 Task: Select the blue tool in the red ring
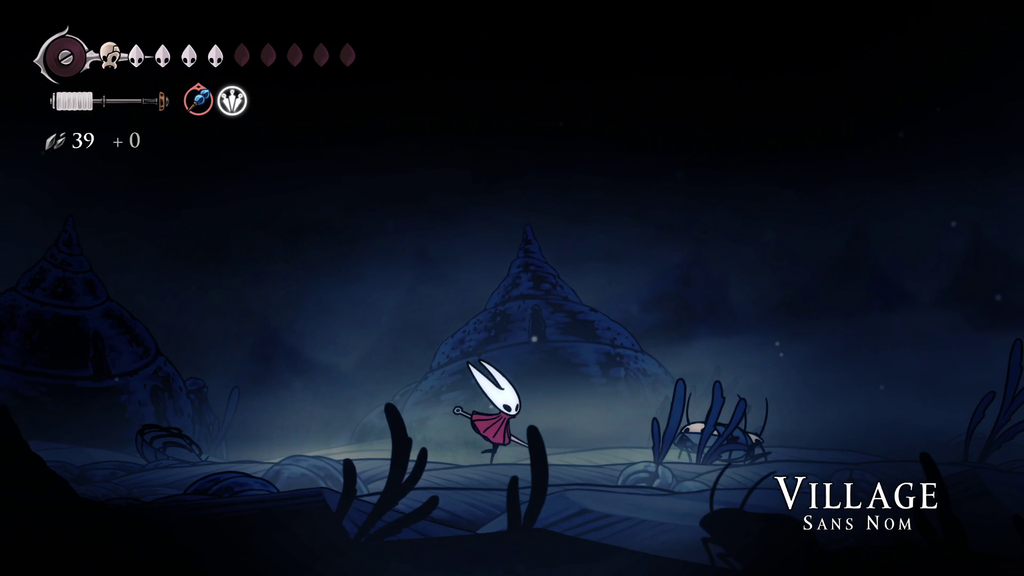tap(198, 100)
